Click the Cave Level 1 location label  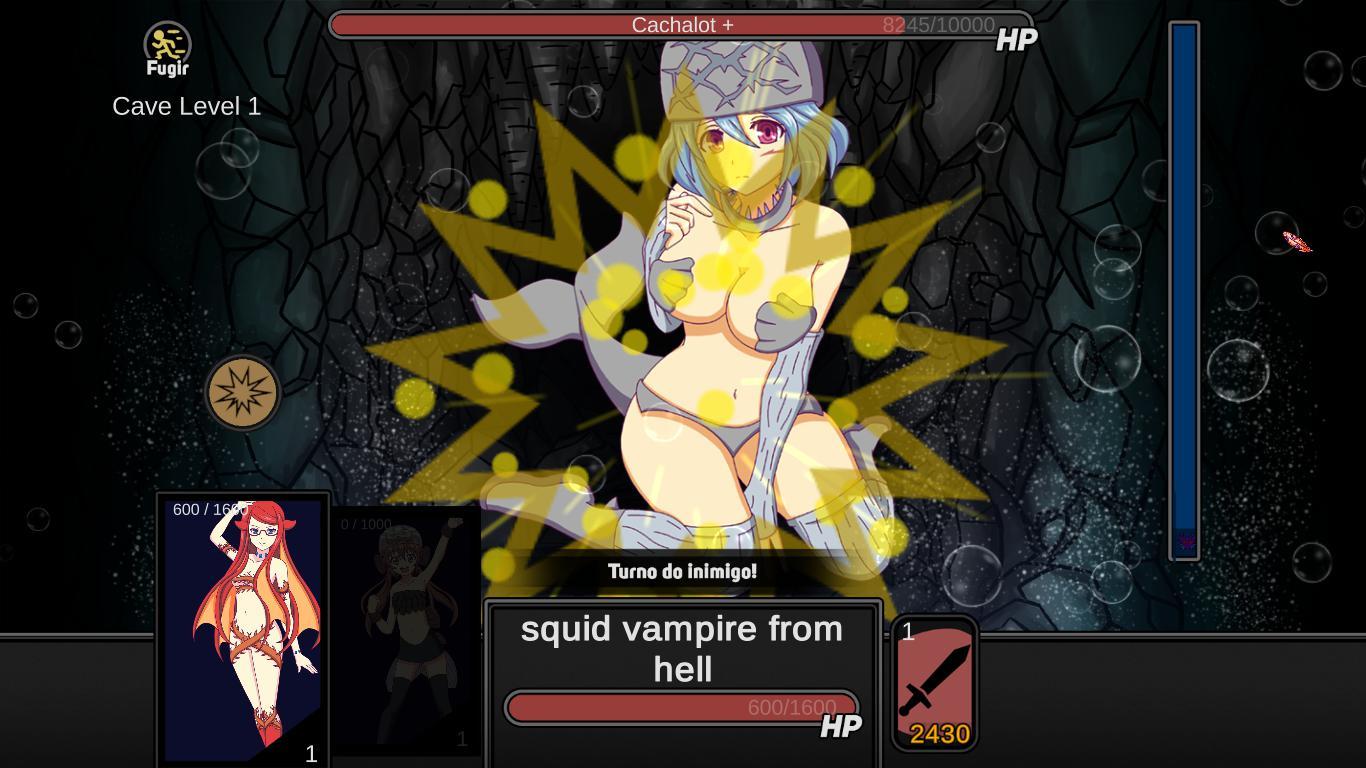click(186, 105)
